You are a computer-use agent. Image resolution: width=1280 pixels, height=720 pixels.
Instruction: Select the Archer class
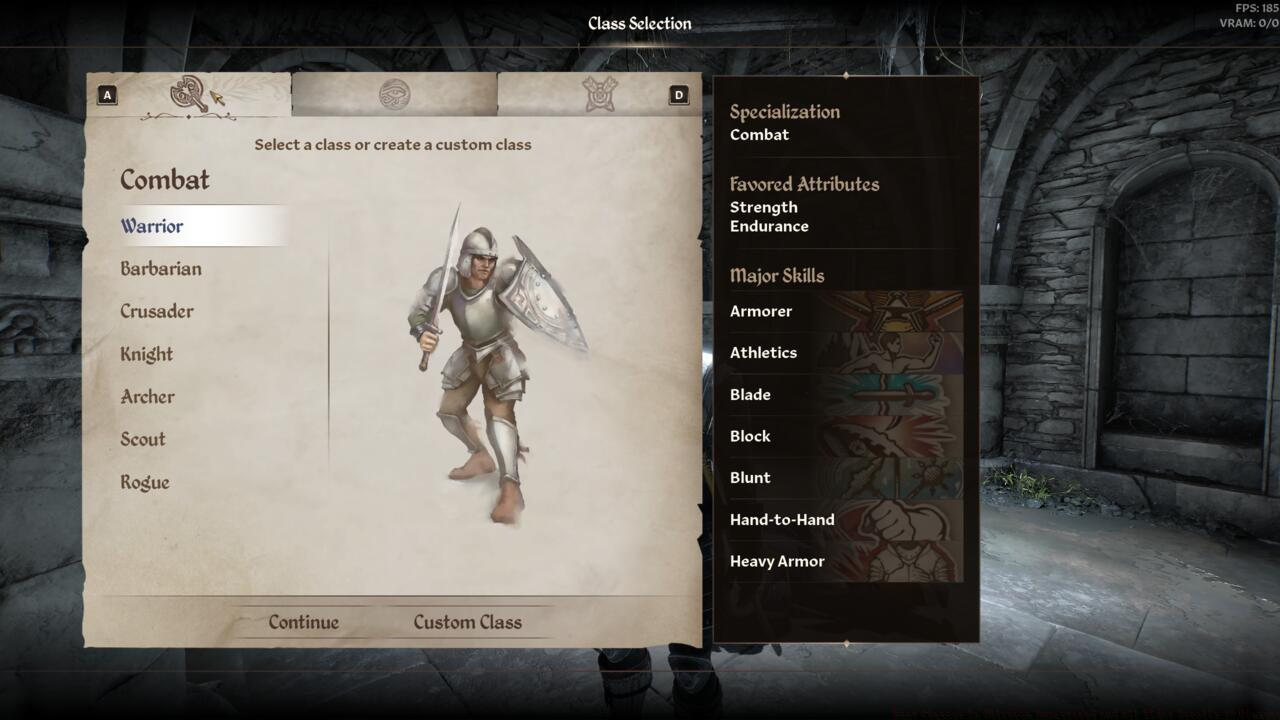pos(147,397)
